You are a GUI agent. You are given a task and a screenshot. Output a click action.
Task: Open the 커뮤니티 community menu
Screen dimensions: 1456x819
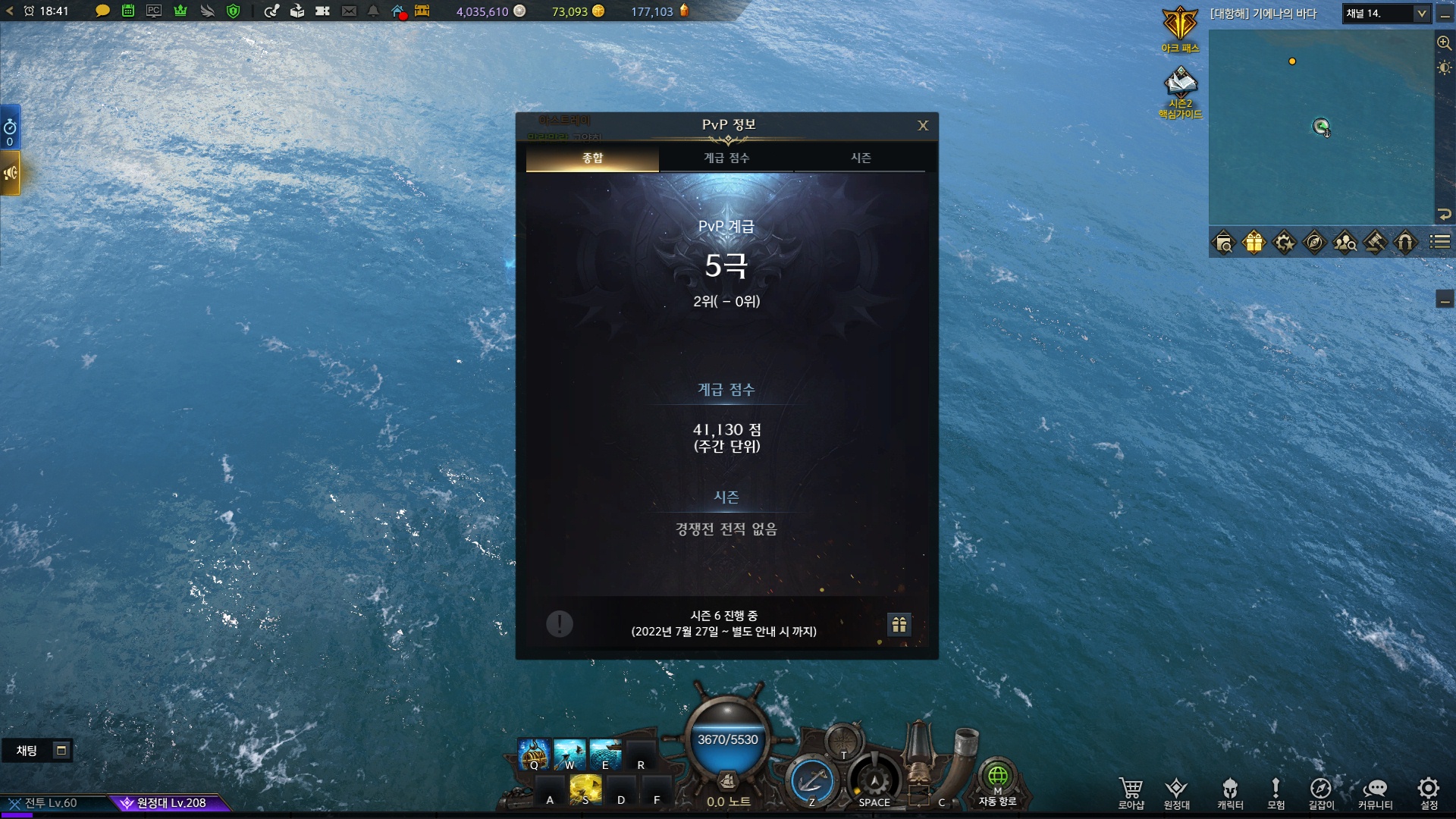pos(1374,791)
